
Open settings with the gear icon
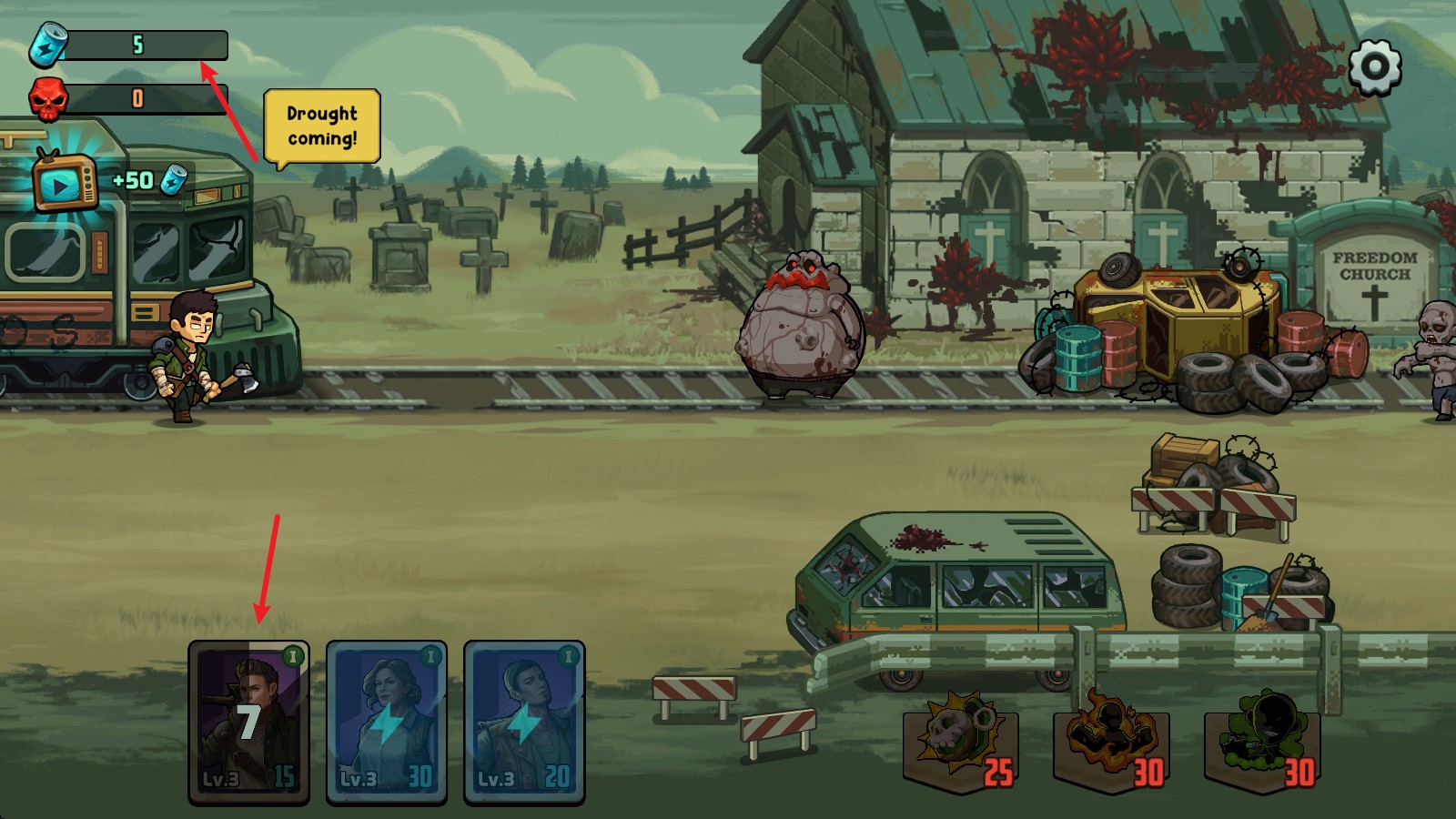[1374, 66]
